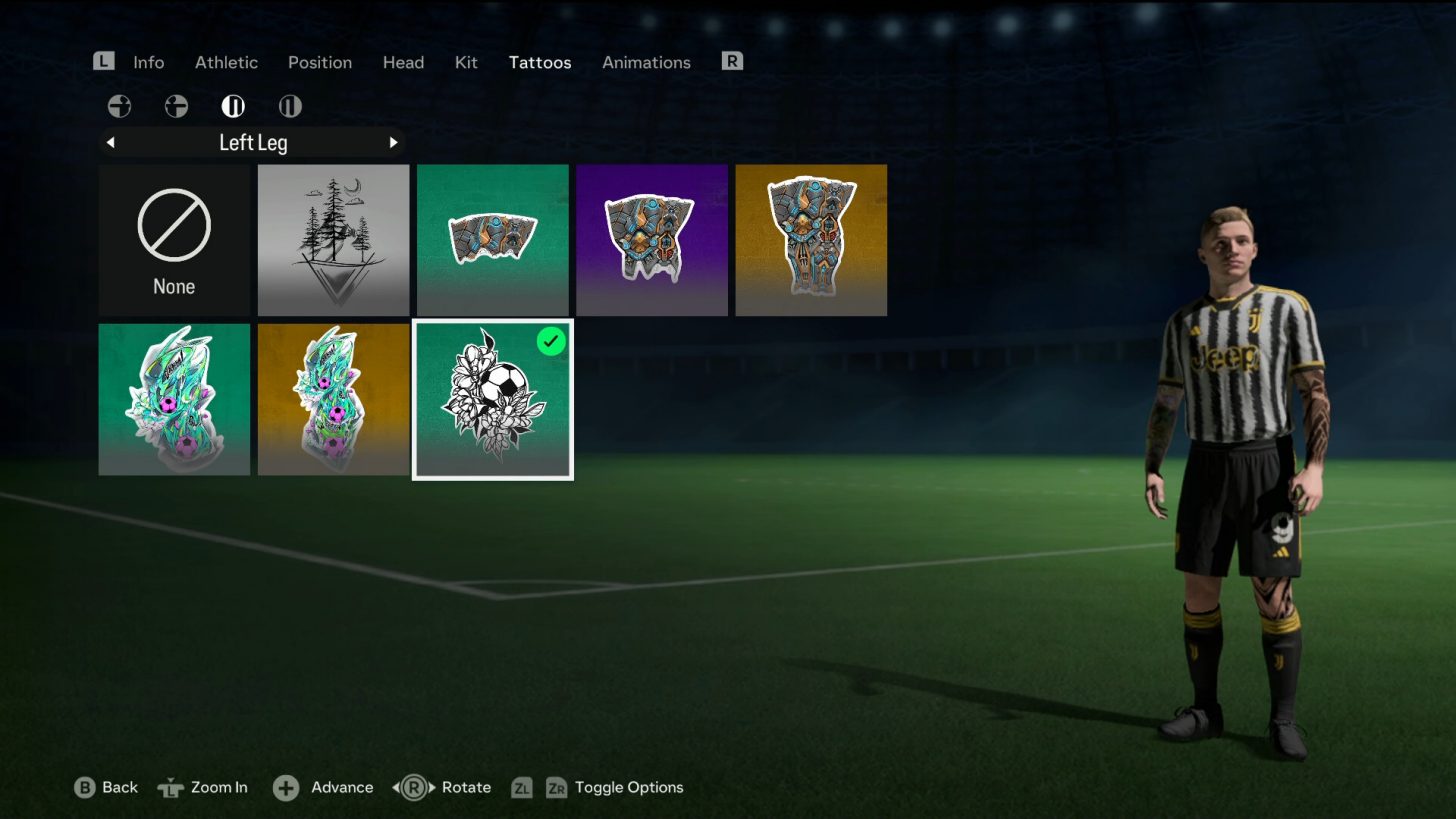Viewport: 1456px width, 819px height.
Task: Click the L shoulder button indicator
Action: [103, 61]
